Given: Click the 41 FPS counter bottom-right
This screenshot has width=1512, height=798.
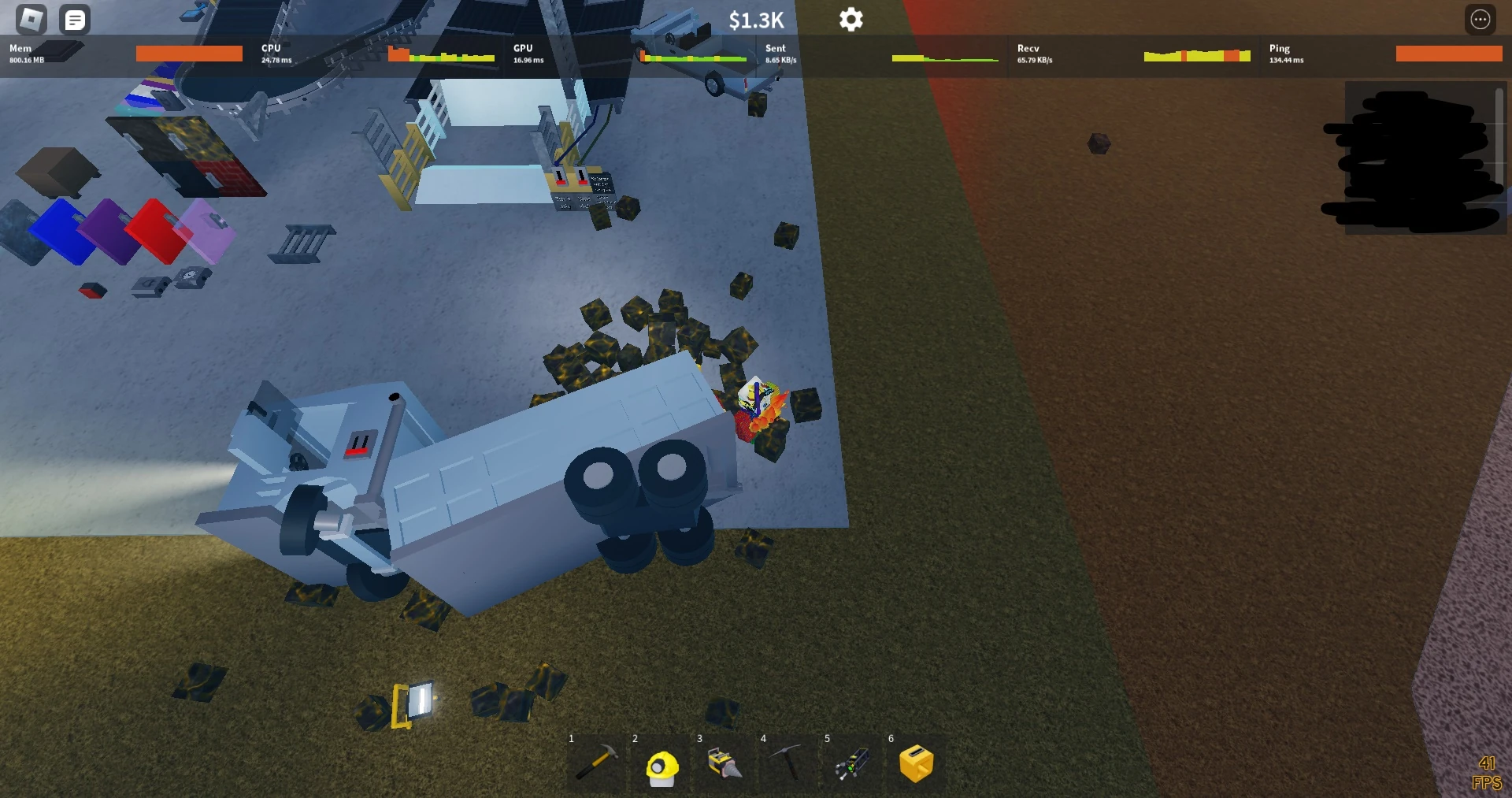Looking at the screenshot, I should coord(1487,772).
